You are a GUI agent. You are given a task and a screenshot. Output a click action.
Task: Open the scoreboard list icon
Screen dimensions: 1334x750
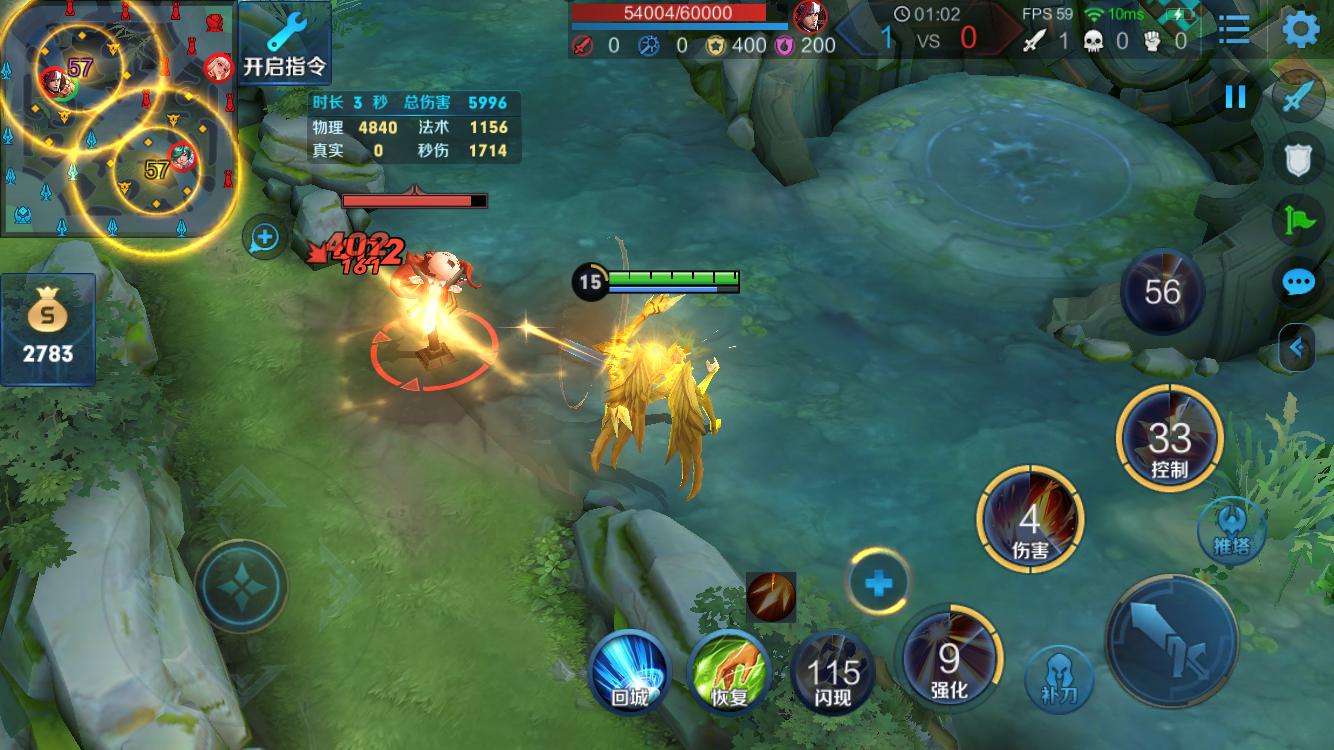(1234, 30)
